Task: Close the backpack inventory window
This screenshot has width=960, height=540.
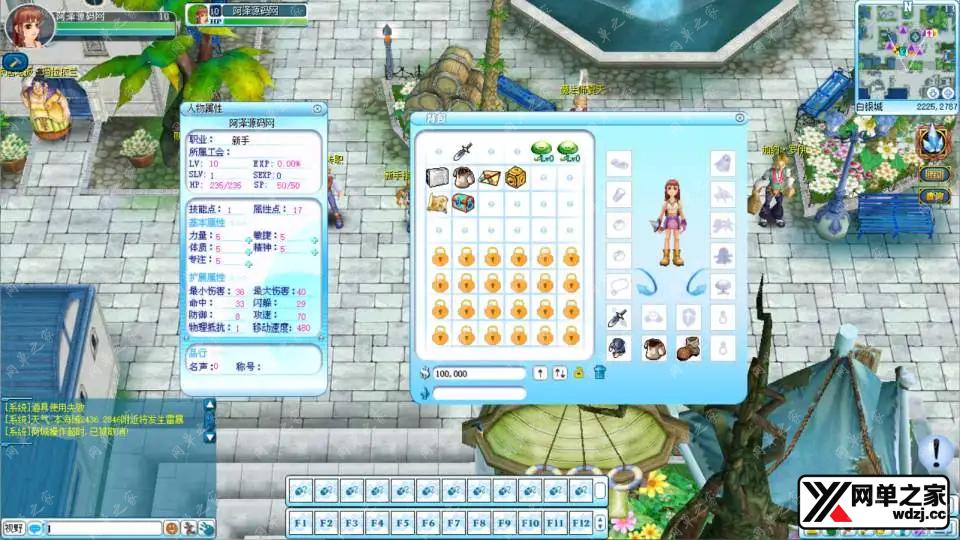Action: click(x=739, y=120)
